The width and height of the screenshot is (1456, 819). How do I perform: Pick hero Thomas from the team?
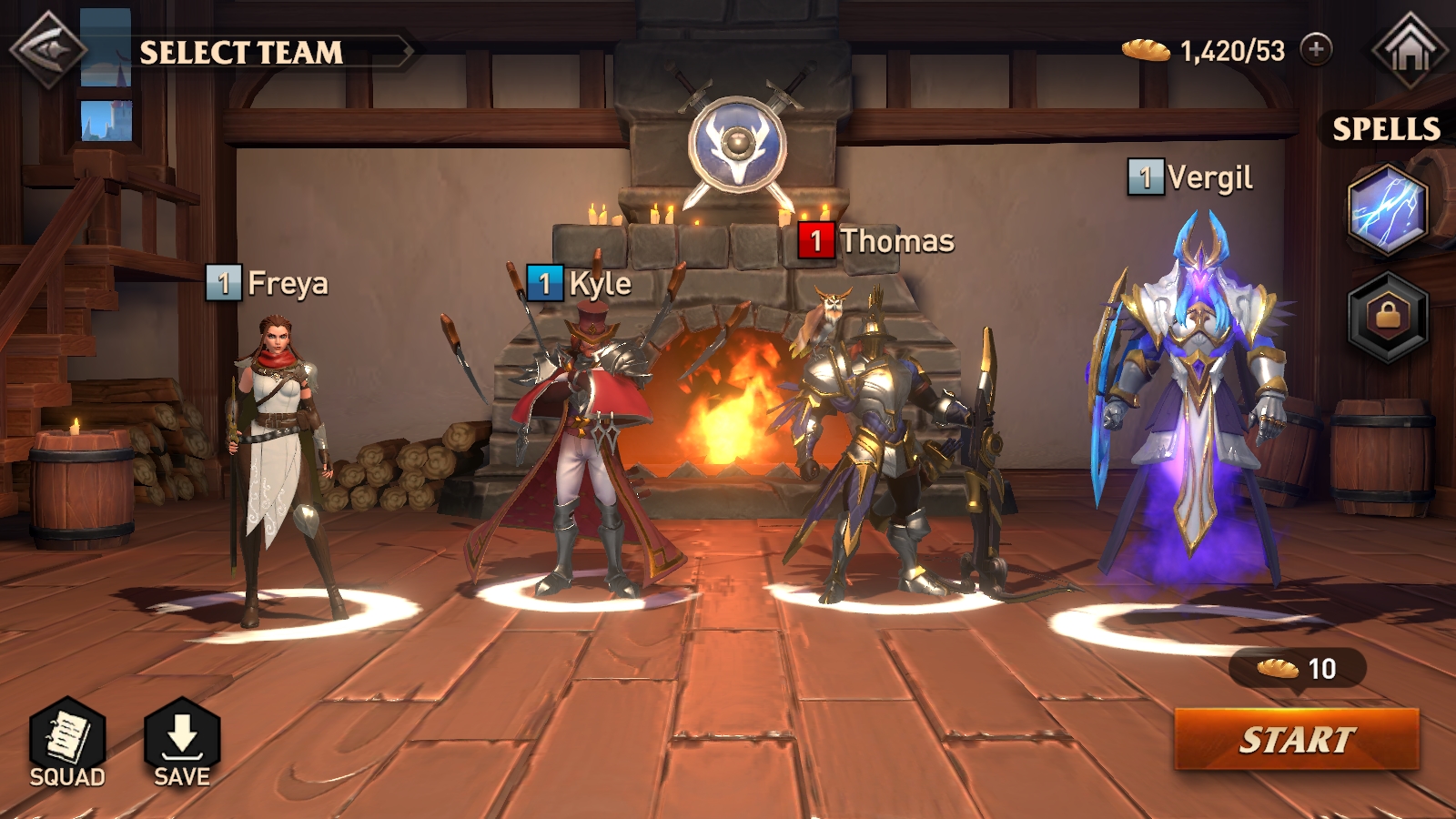pos(874,446)
